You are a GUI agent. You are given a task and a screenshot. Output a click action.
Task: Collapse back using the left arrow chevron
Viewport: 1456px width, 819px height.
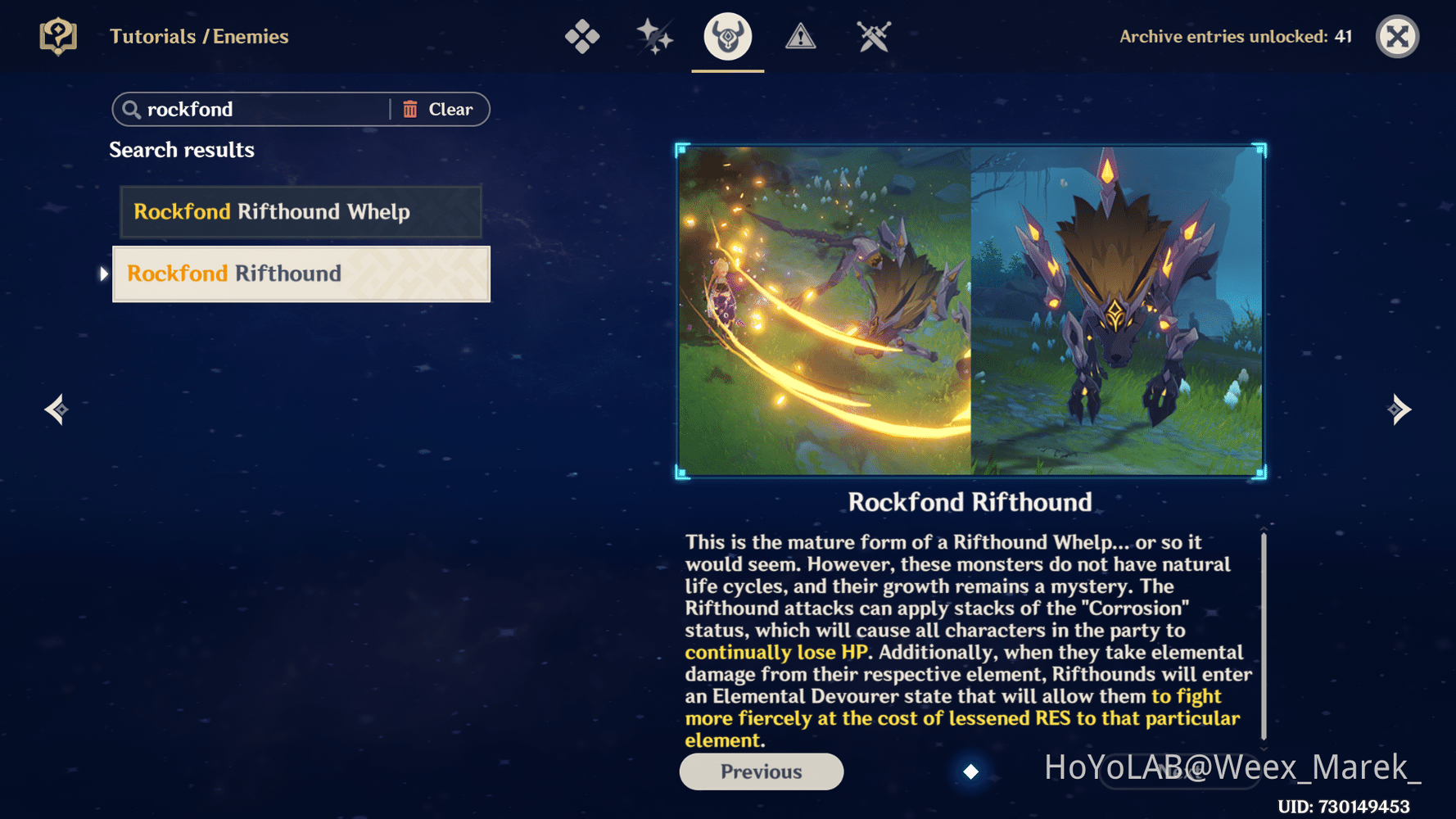click(x=56, y=409)
